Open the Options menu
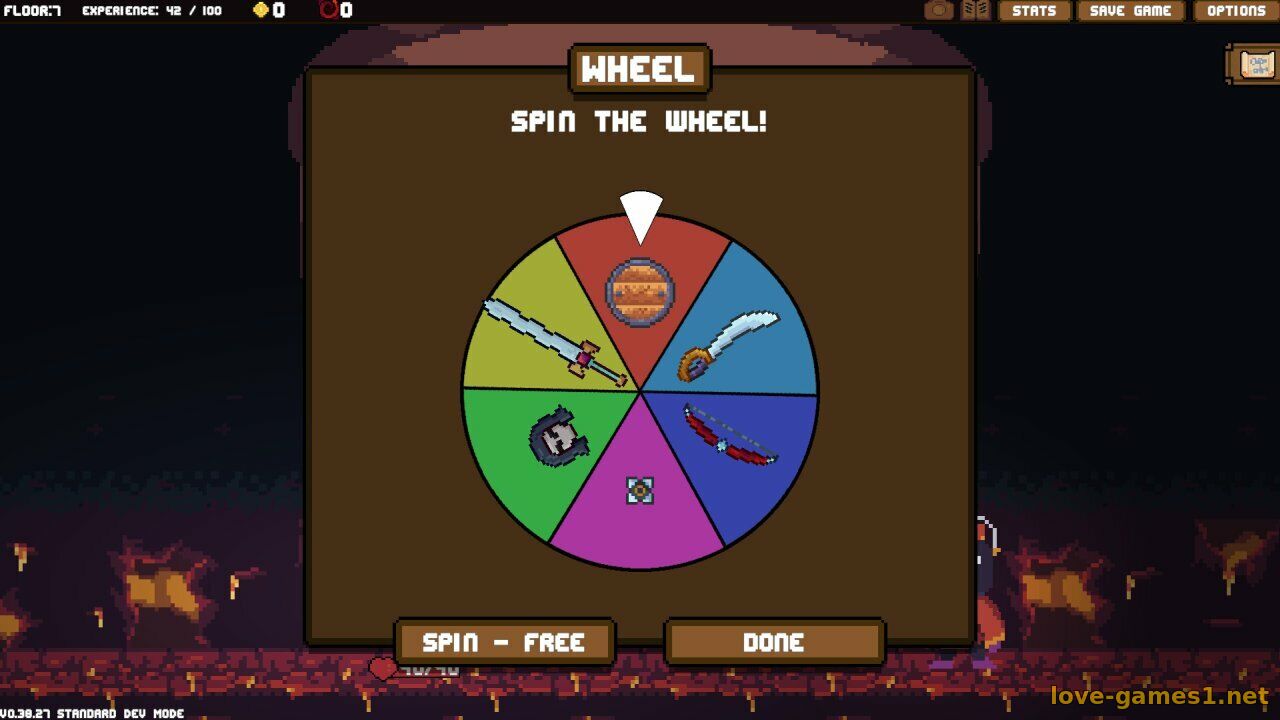Image resolution: width=1280 pixels, height=720 pixels. 1236,11
